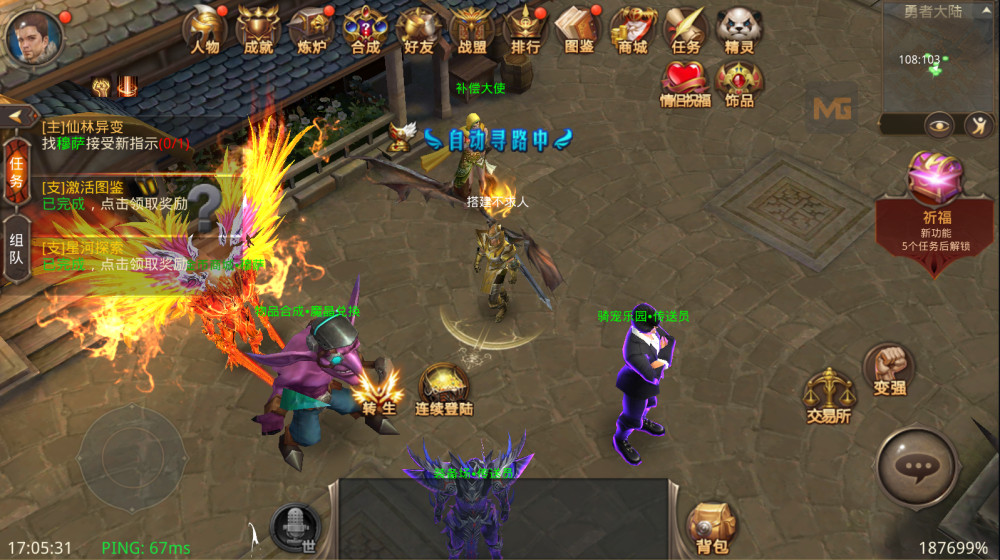
Task: Open the 合成 synthesis menu
Action: [365, 30]
